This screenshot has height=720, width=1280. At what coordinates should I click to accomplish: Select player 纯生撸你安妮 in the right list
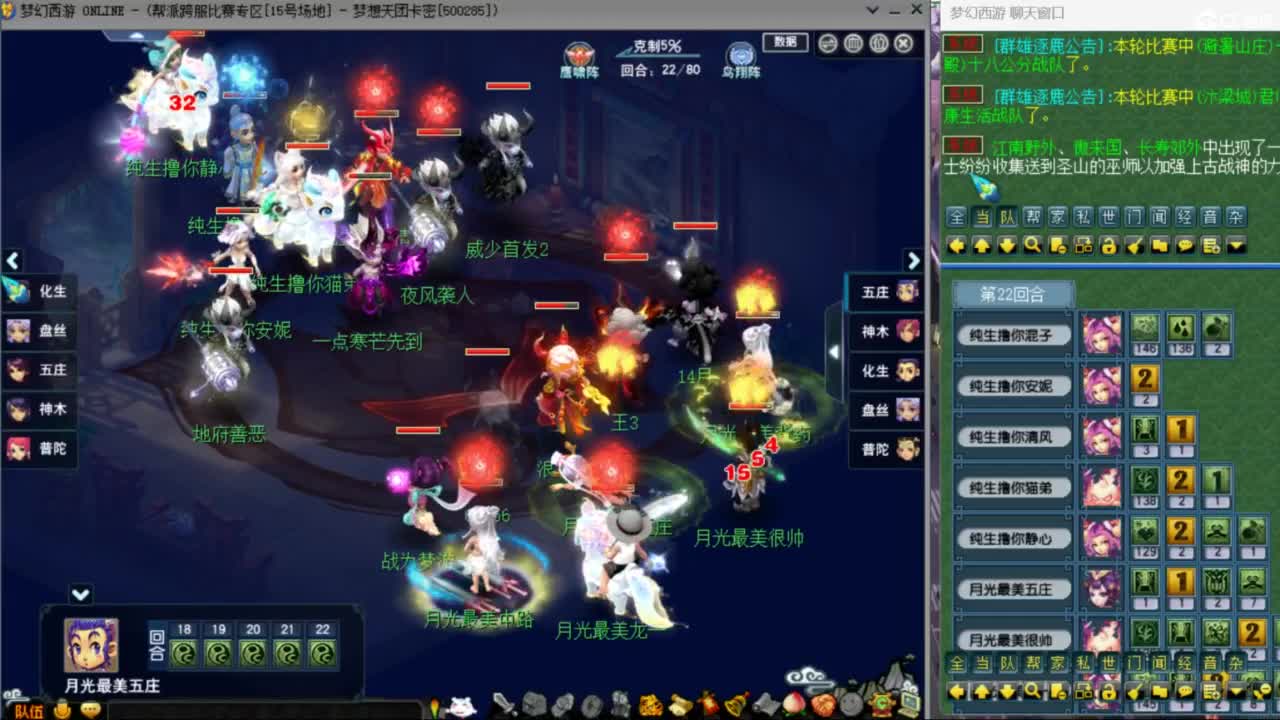pos(1012,386)
